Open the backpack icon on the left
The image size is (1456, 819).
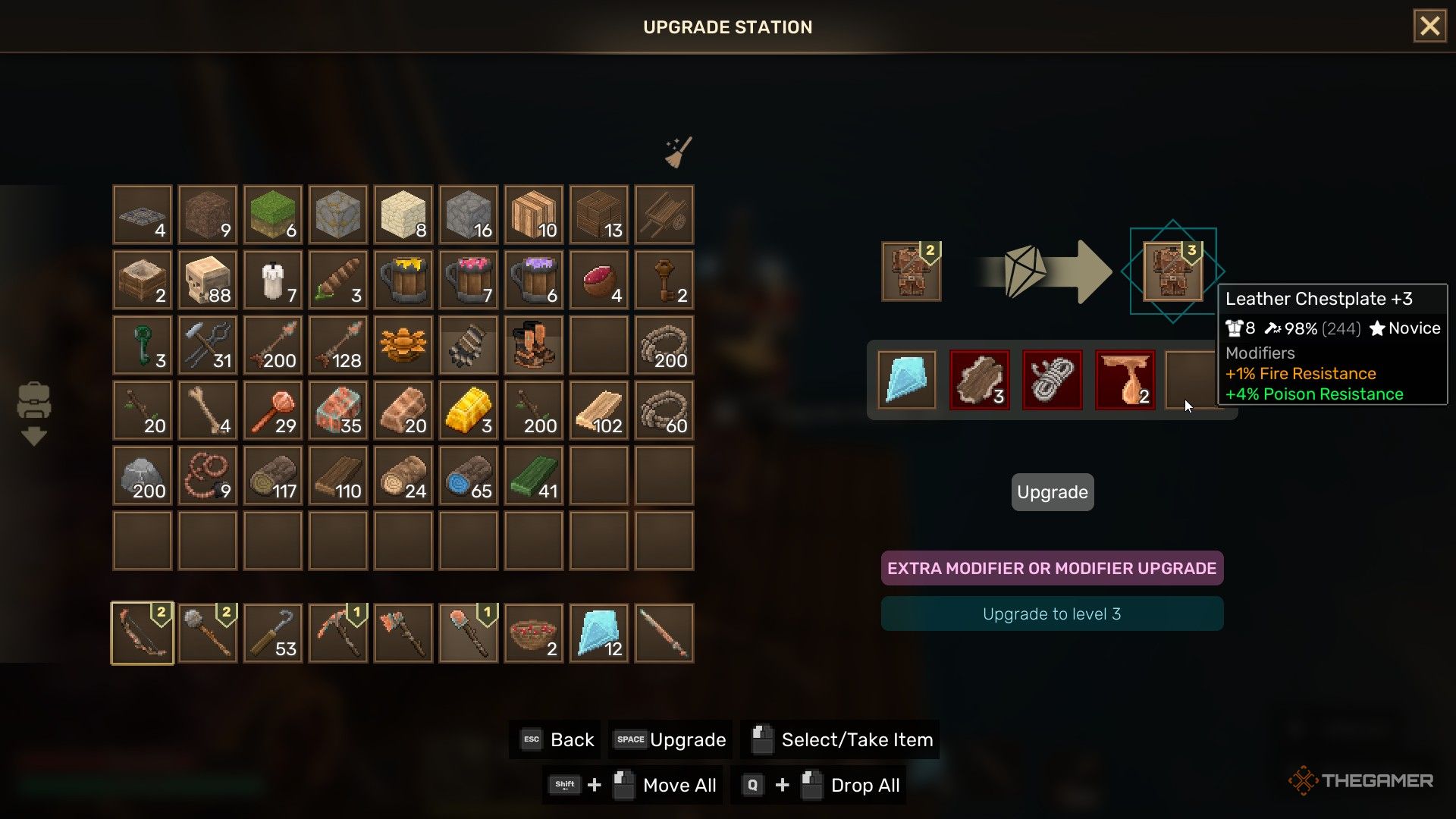(33, 400)
